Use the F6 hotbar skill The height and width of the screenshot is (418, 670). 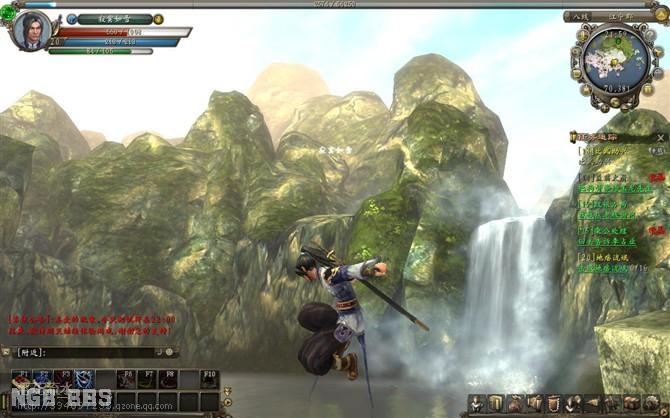coord(127,381)
